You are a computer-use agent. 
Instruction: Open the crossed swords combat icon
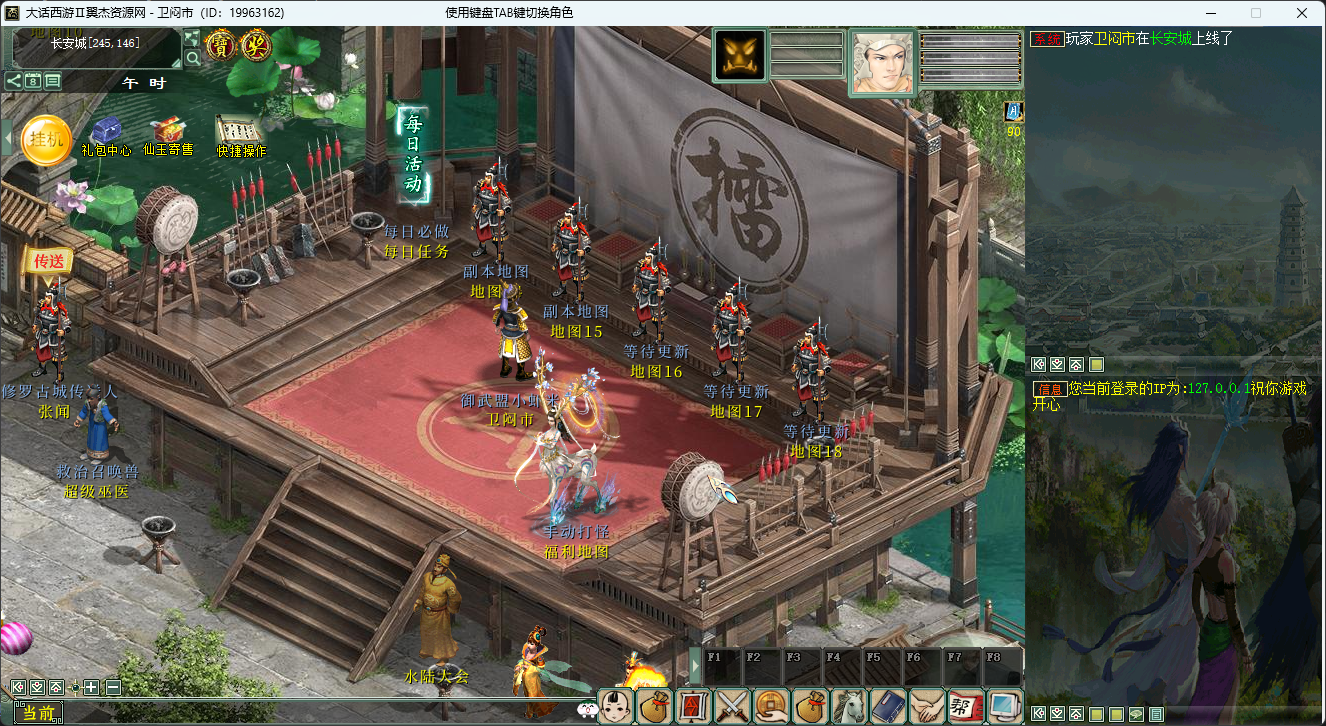(732, 706)
